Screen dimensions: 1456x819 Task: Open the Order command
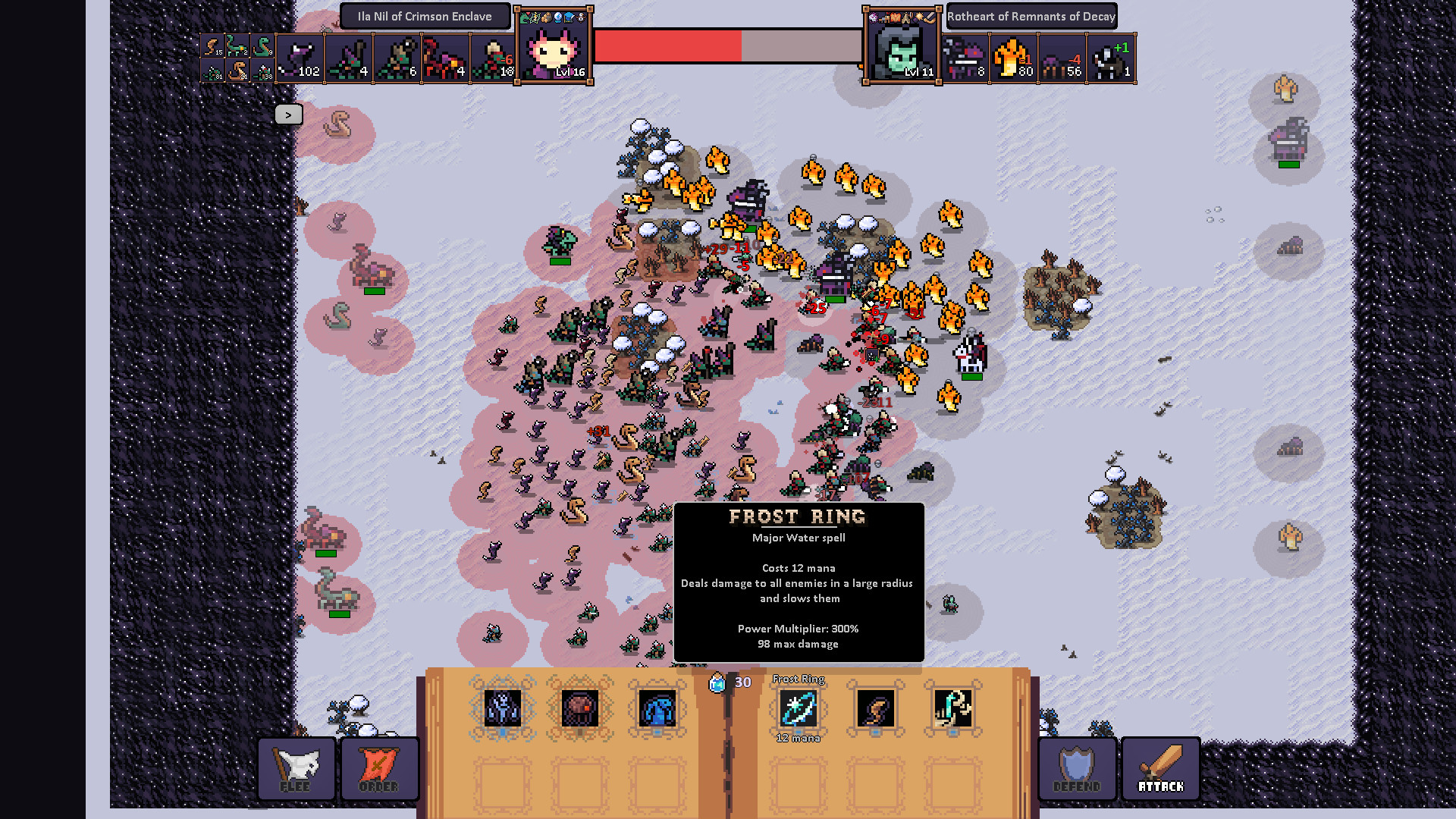click(379, 769)
